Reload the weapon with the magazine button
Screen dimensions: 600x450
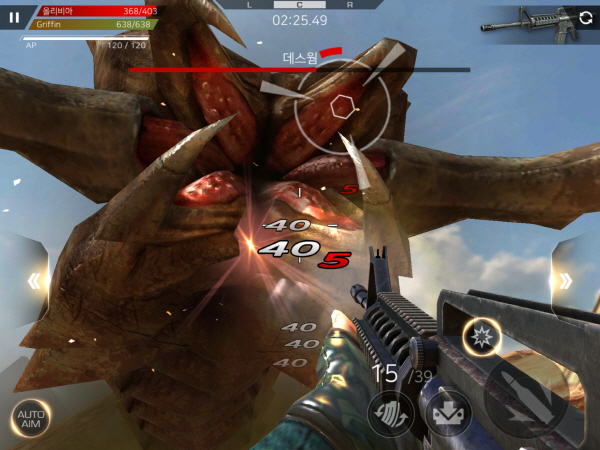click(391, 413)
